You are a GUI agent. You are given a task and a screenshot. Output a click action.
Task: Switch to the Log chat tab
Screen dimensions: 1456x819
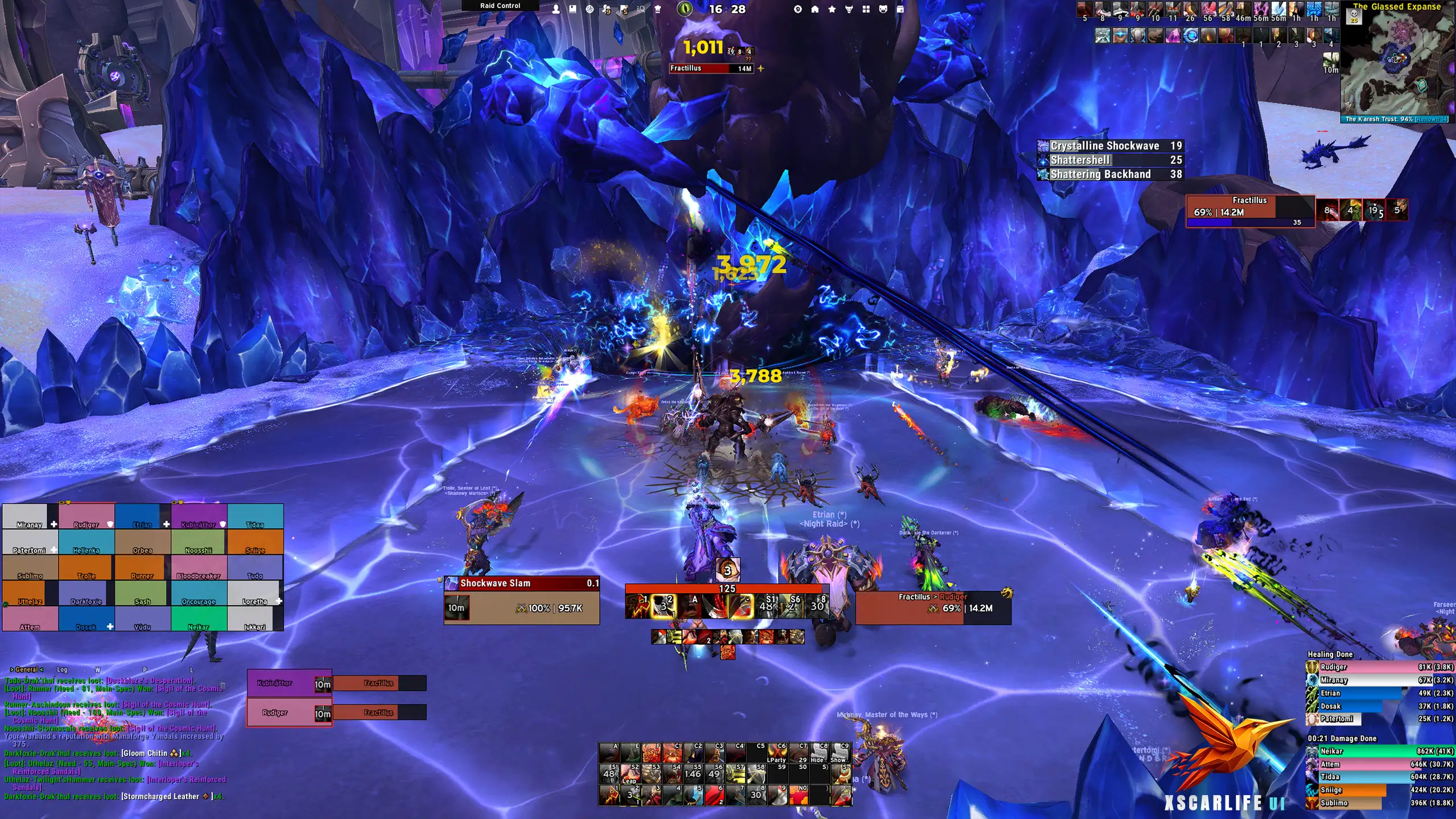pos(62,669)
